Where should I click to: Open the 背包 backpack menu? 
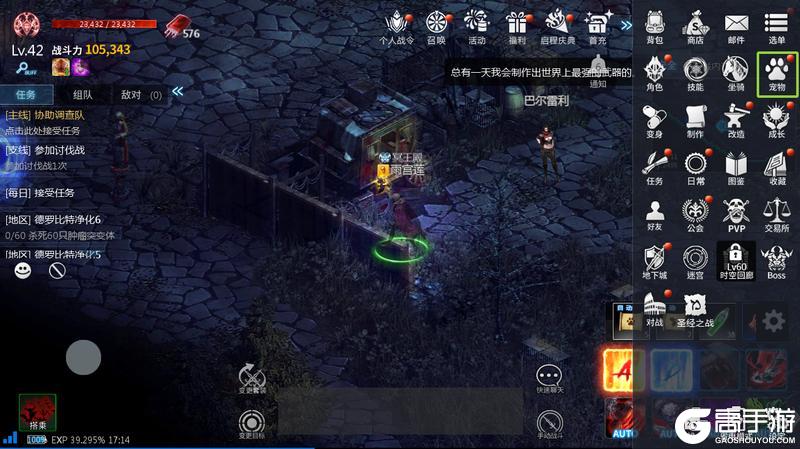click(x=655, y=25)
